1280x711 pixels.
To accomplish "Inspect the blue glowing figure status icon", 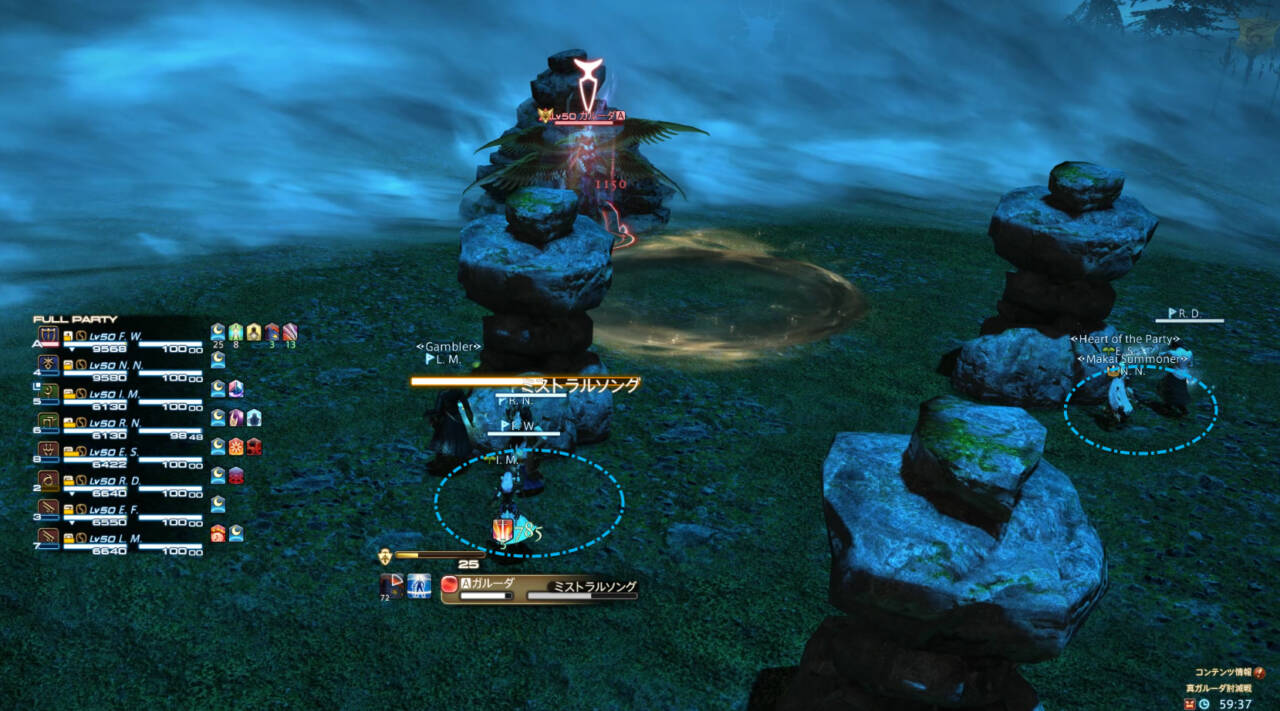I will [419, 586].
